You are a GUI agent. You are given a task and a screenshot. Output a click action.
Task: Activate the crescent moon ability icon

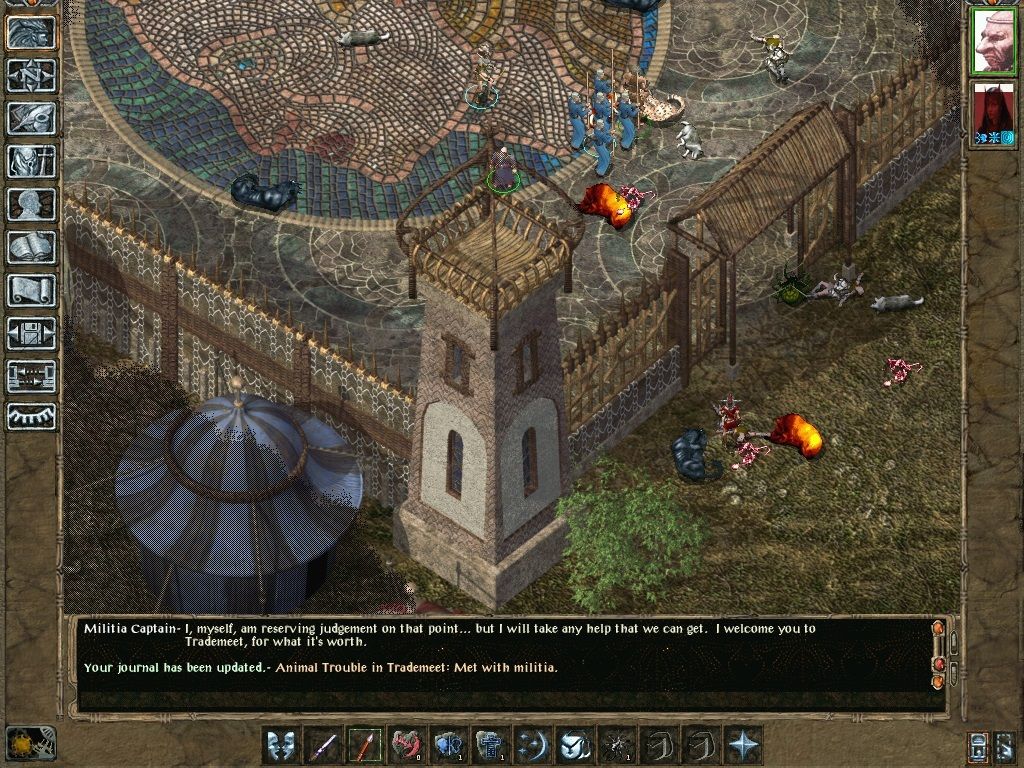pos(533,745)
